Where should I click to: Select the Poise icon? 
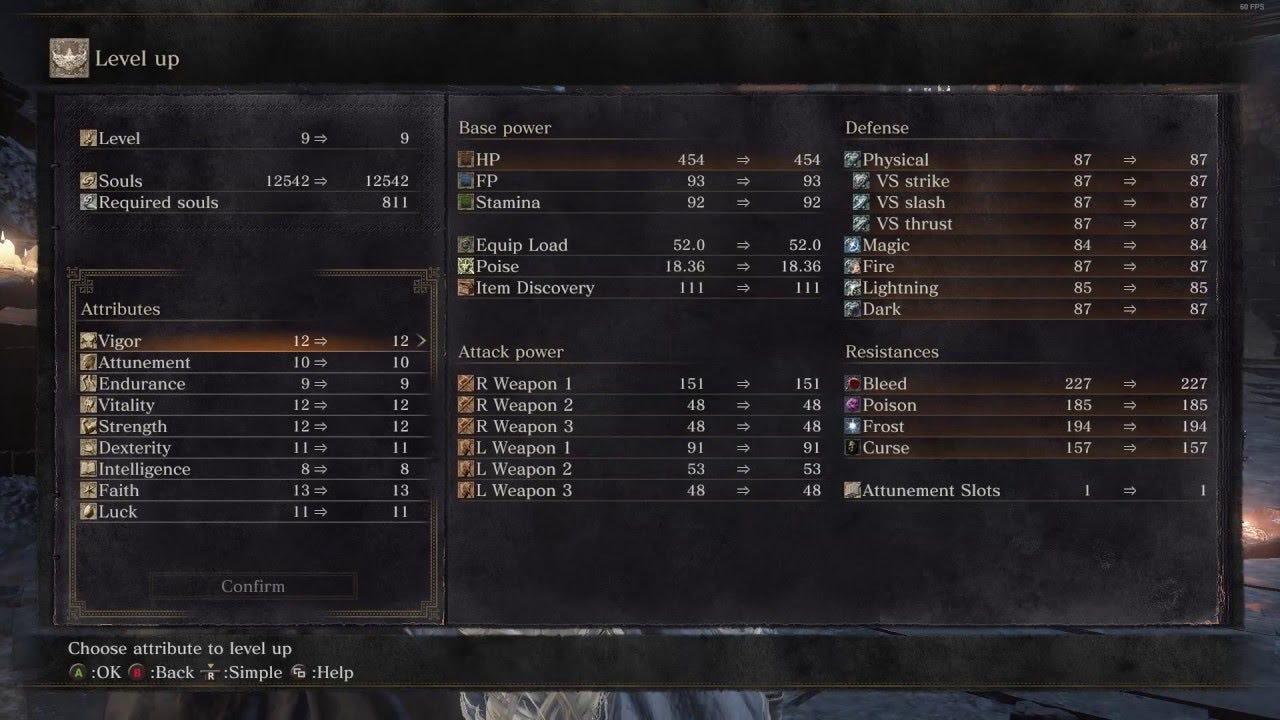pos(466,266)
